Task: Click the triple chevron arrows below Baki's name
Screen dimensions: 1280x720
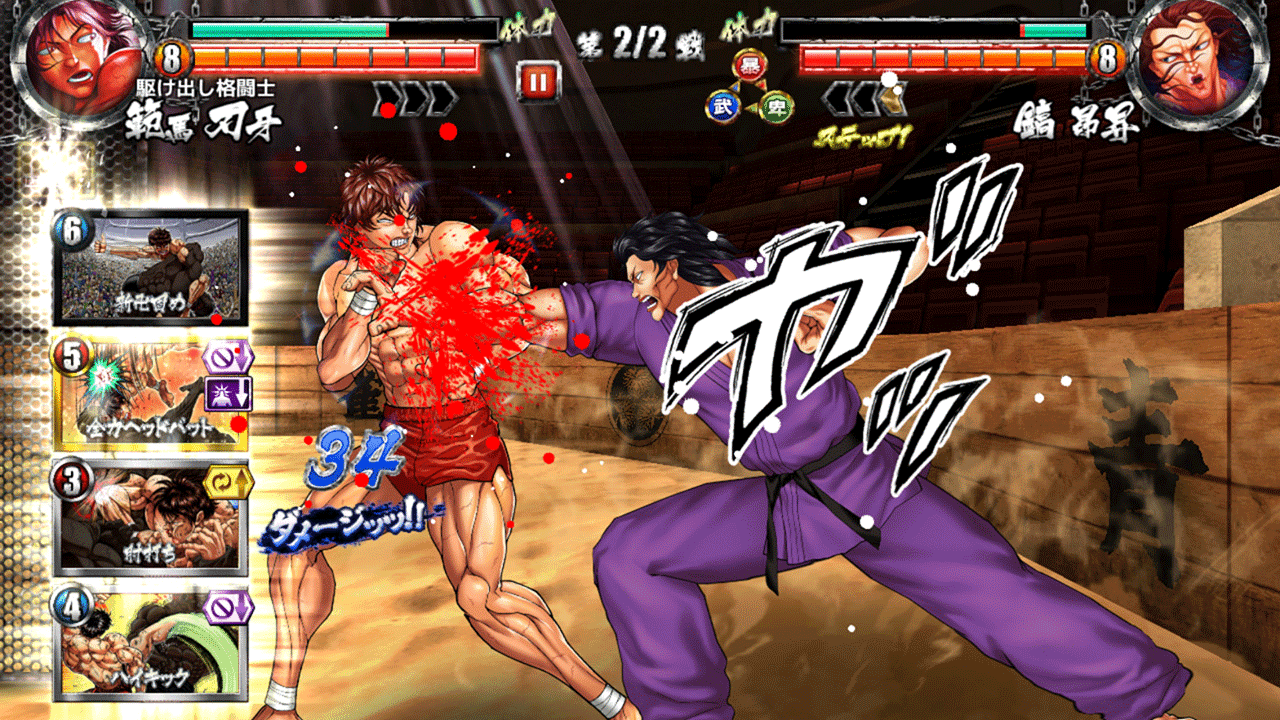Action: (x=414, y=95)
